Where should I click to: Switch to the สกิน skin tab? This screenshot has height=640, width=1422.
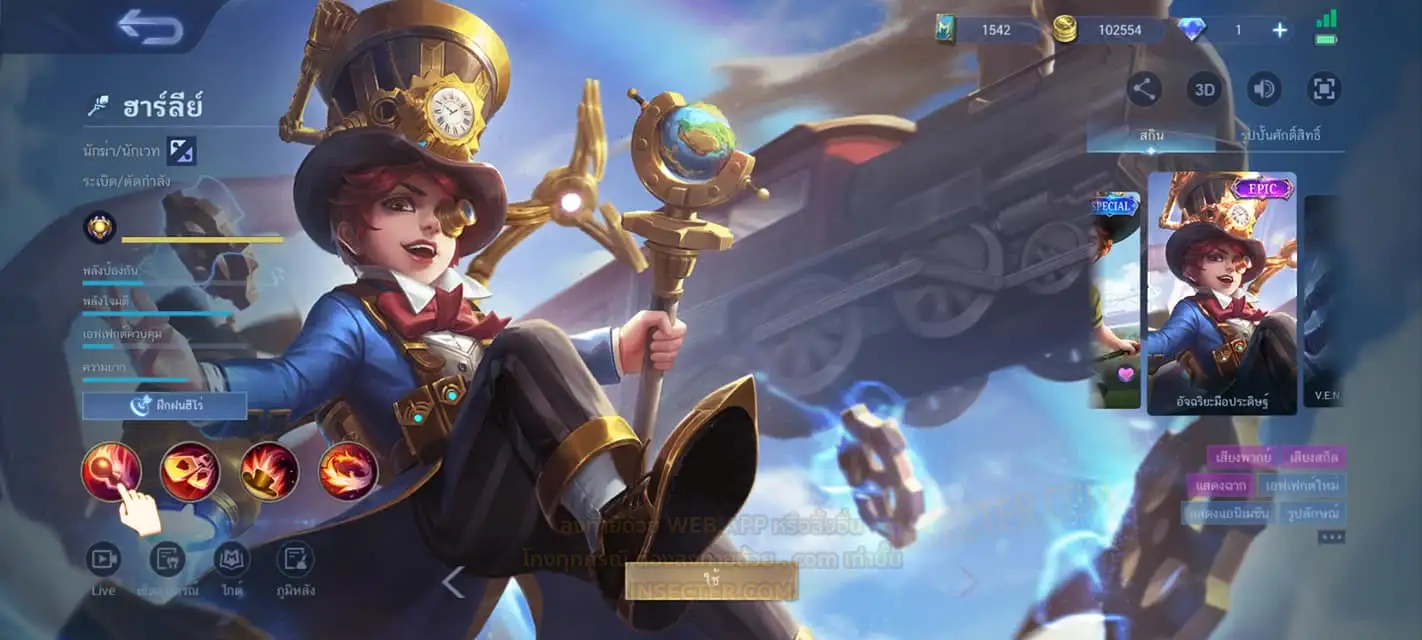point(1151,135)
